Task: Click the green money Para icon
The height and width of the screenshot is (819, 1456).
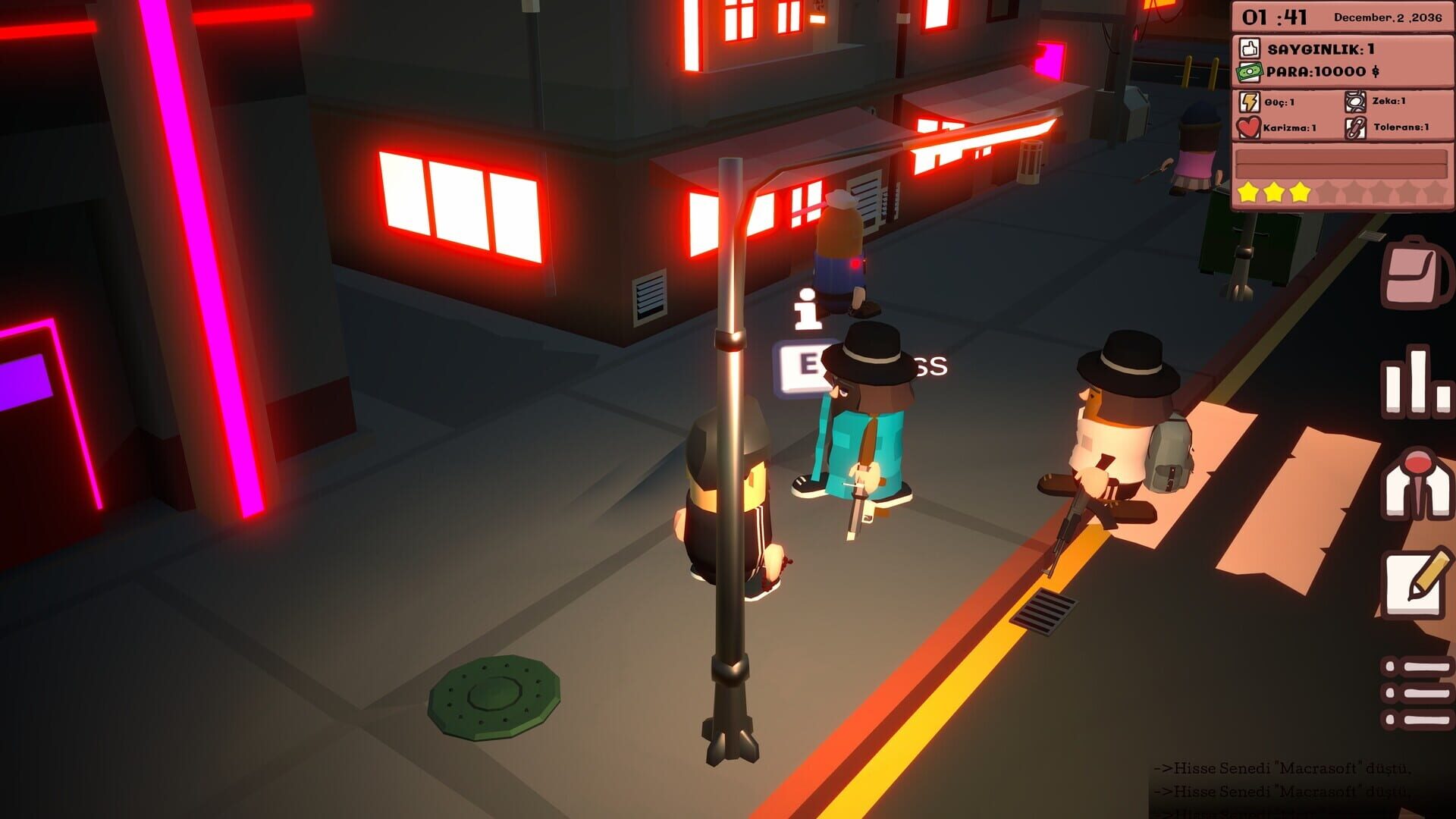Action: tap(1249, 73)
